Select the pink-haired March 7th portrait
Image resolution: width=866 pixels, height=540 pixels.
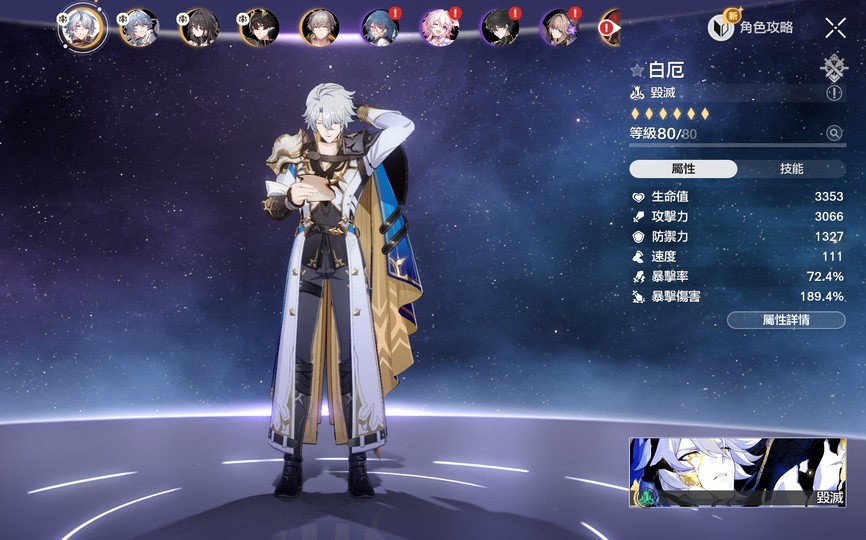pos(439,28)
